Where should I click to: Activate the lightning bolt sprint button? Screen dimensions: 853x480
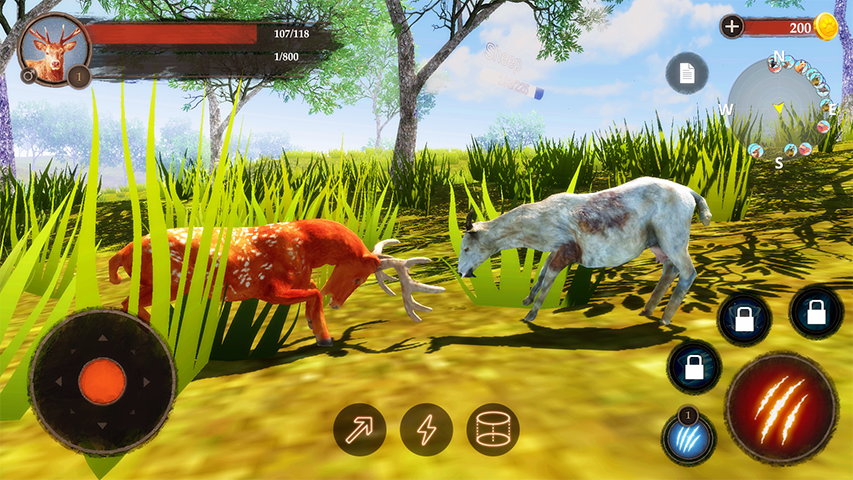click(427, 429)
